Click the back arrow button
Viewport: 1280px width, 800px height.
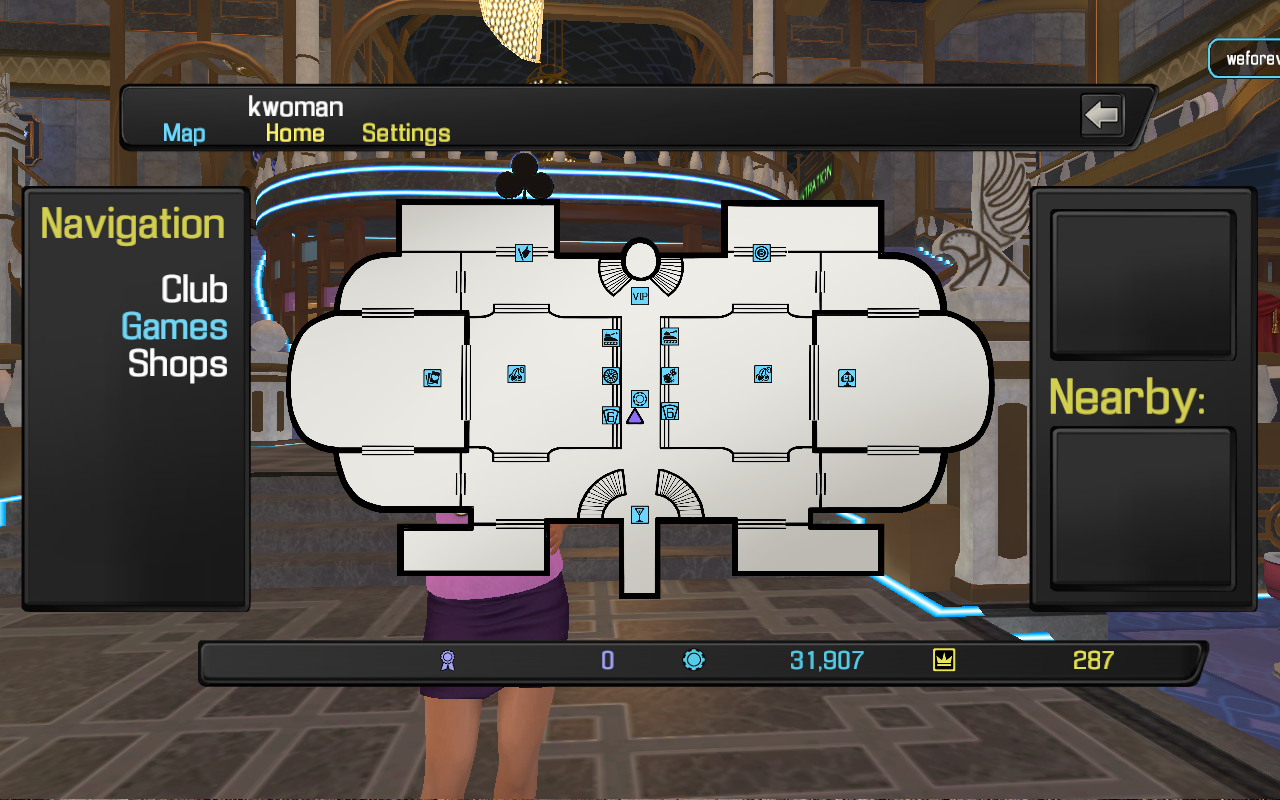(1102, 115)
